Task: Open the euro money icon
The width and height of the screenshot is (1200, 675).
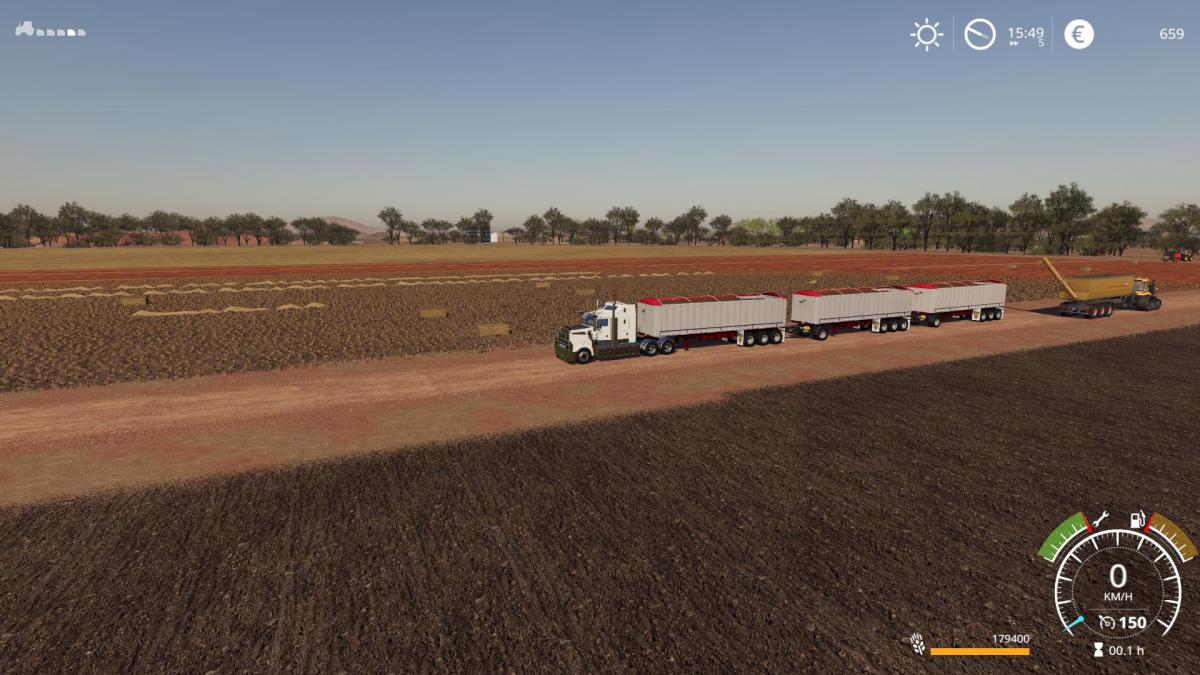Action: click(1079, 35)
